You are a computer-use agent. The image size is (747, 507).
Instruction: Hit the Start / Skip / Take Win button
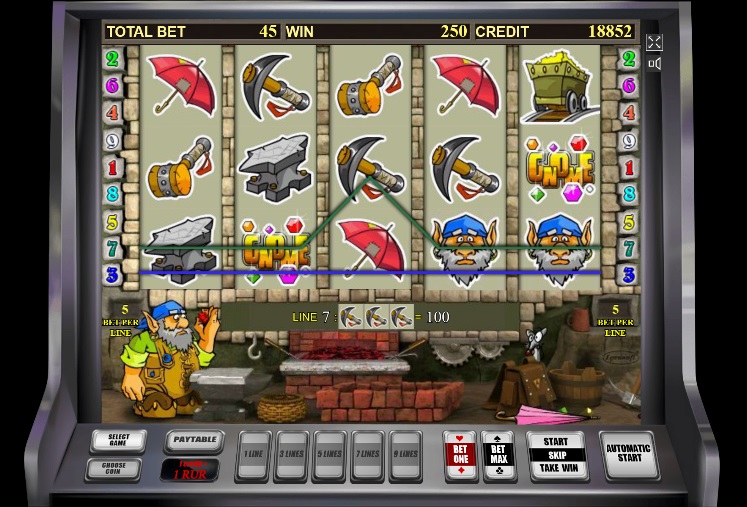click(x=556, y=455)
